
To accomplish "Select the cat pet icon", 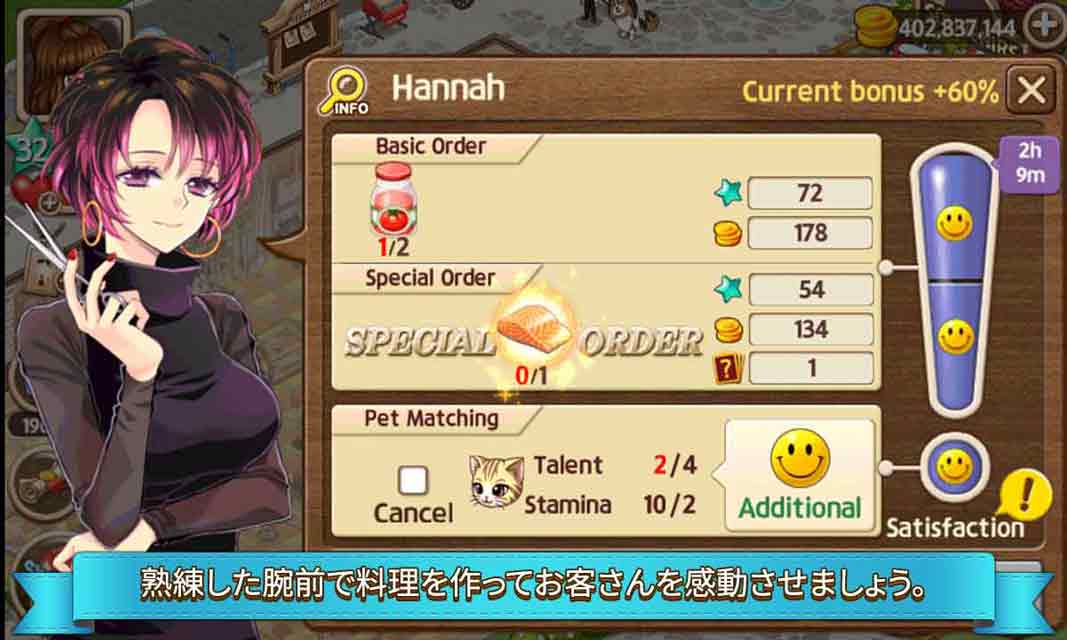I will tap(497, 482).
